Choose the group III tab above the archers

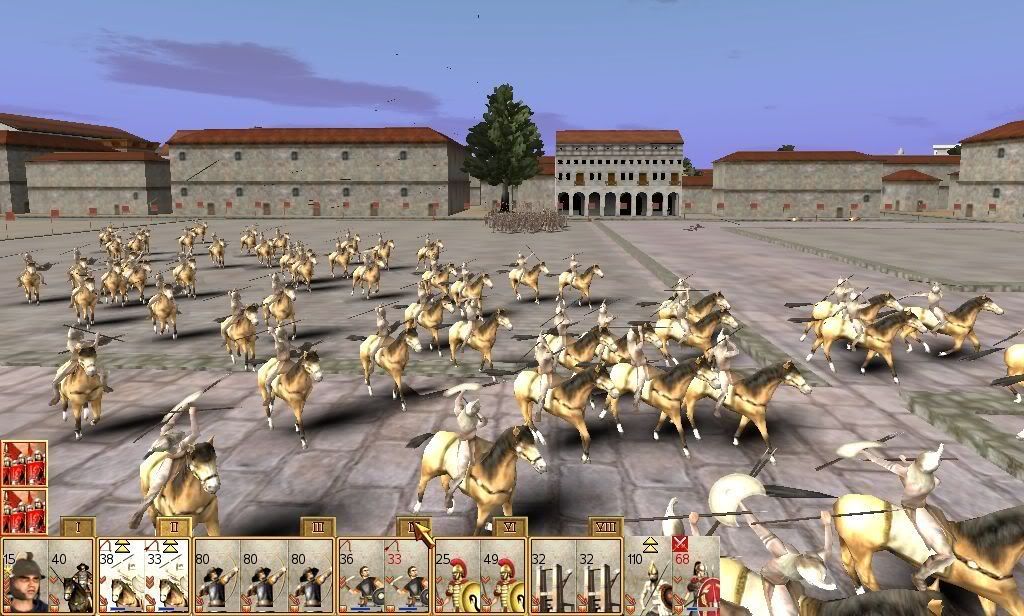point(317,527)
